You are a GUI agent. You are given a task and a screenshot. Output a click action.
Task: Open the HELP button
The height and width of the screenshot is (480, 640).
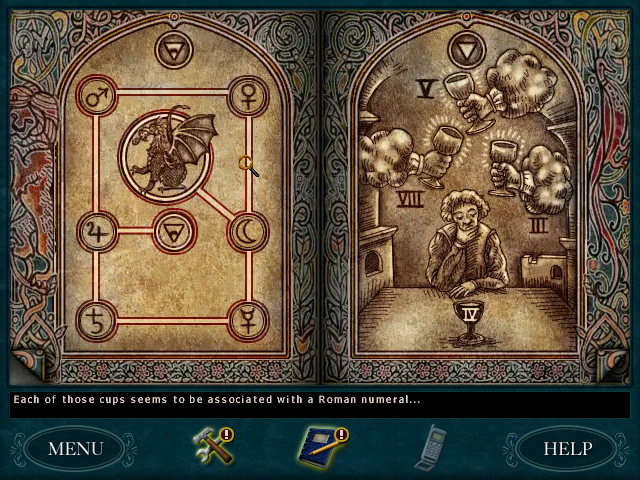[x=567, y=447]
